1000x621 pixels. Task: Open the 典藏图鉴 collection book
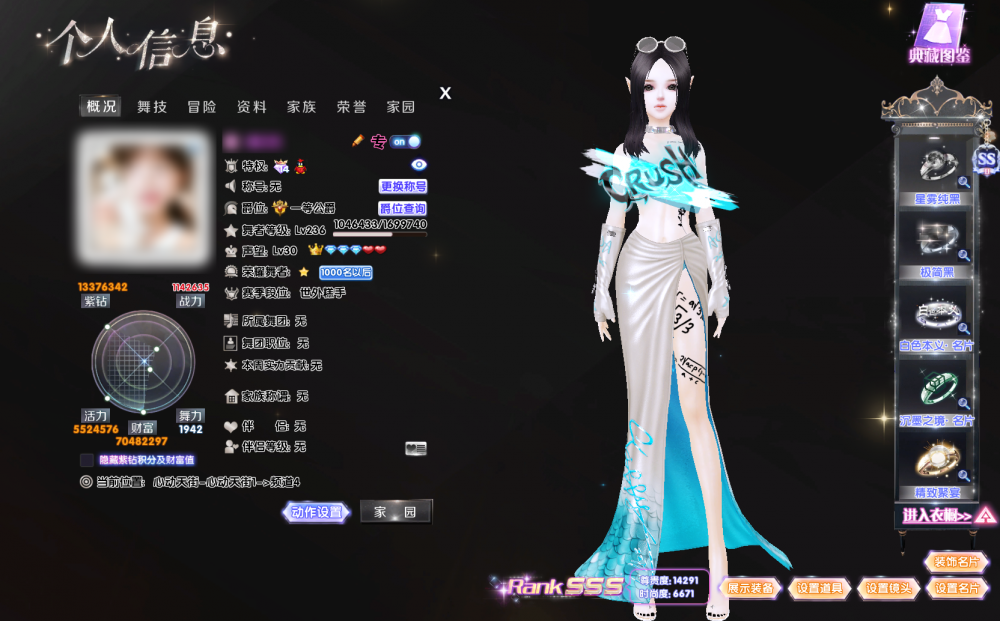pyautogui.click(x=939, y=37)
